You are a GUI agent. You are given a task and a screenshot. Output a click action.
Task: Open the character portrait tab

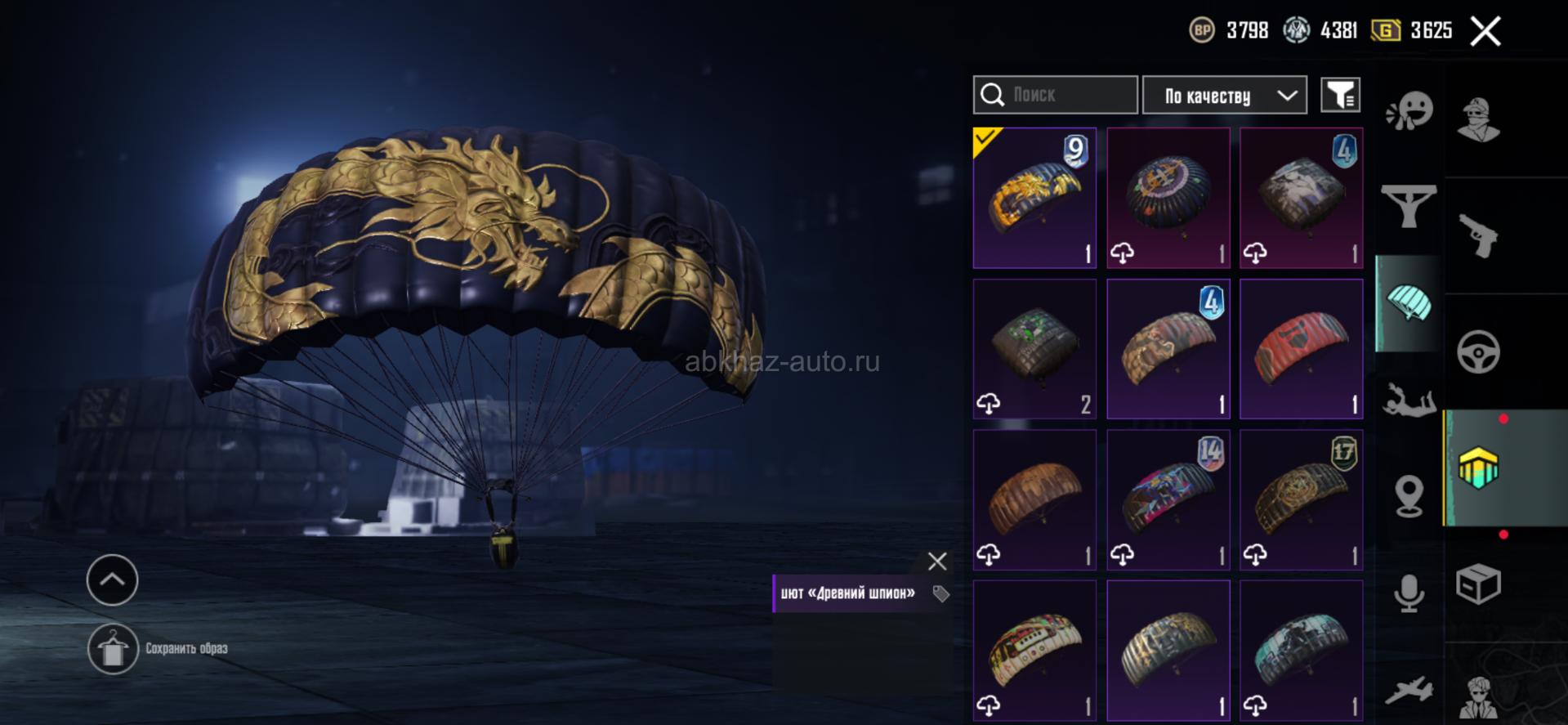tap(1478, 120)
